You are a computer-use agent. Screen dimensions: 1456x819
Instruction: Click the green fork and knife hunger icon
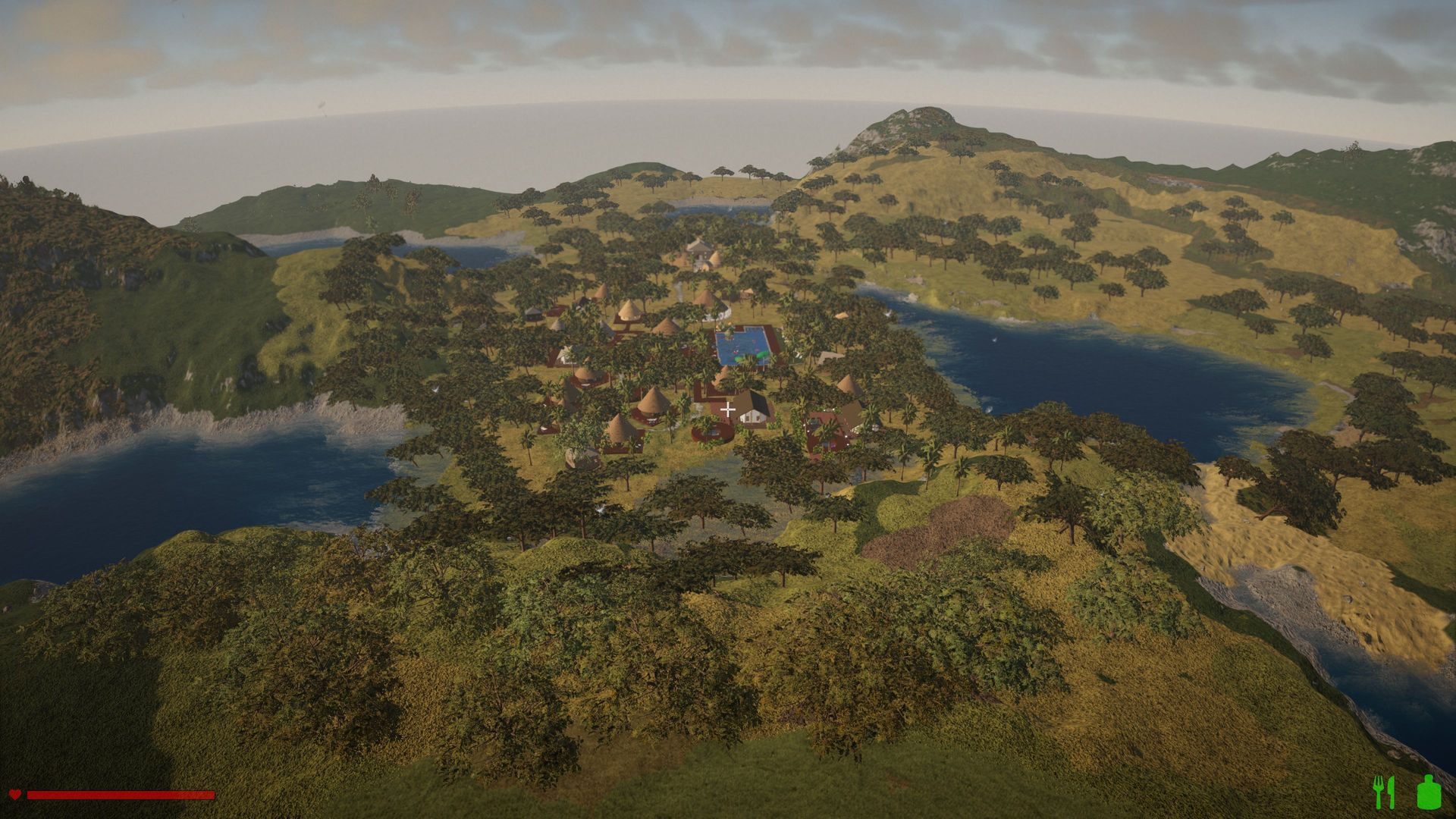coord(1384,792)
